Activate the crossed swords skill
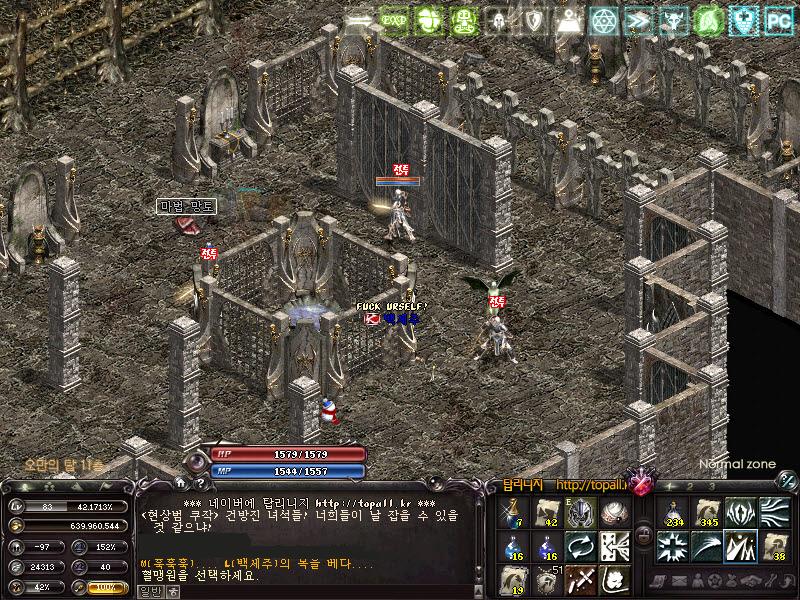800x600 pixels. [x=581, y=579]
